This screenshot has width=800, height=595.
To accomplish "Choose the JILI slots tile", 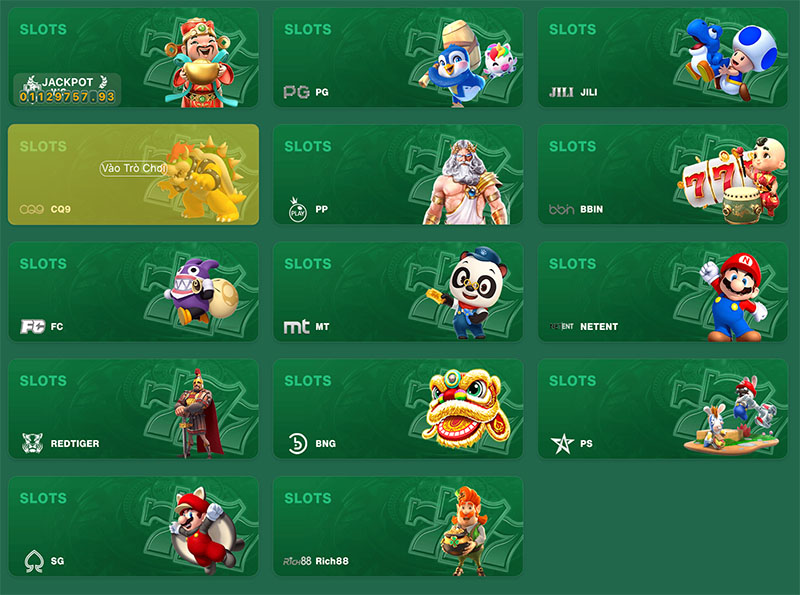I will point(662,58).
